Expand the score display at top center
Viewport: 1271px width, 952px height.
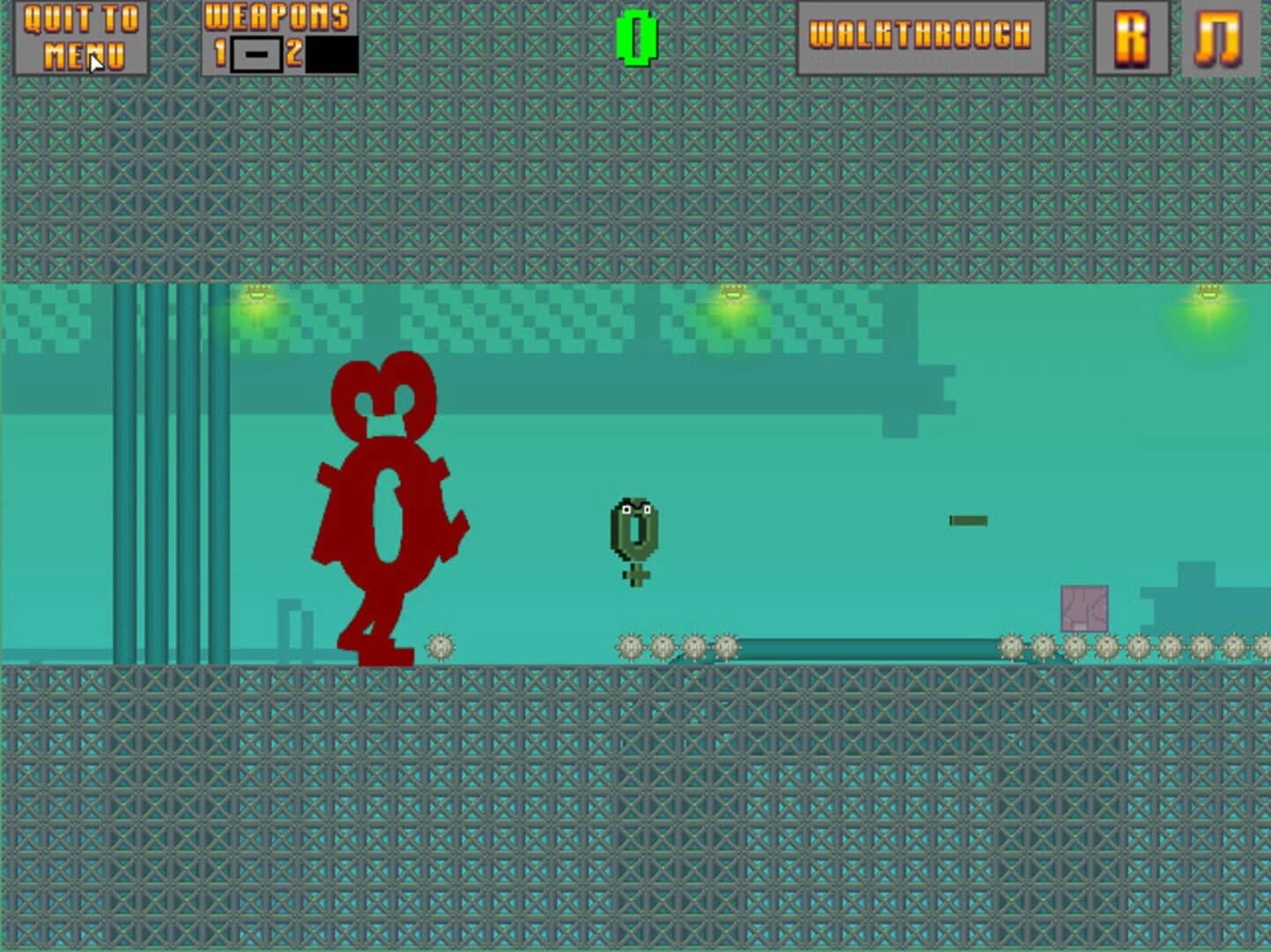636,37
